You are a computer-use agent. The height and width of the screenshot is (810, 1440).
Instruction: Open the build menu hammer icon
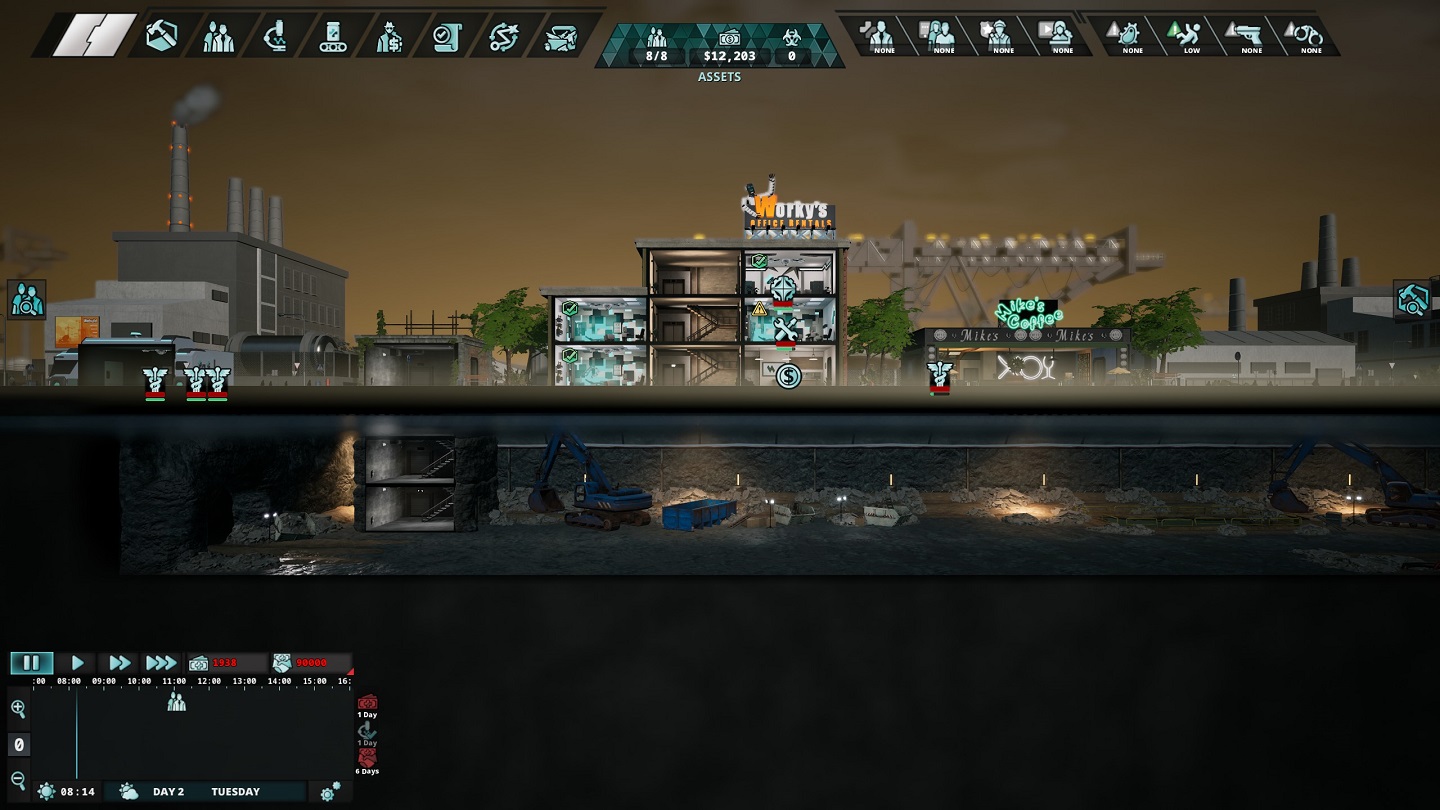click(160, 37)
